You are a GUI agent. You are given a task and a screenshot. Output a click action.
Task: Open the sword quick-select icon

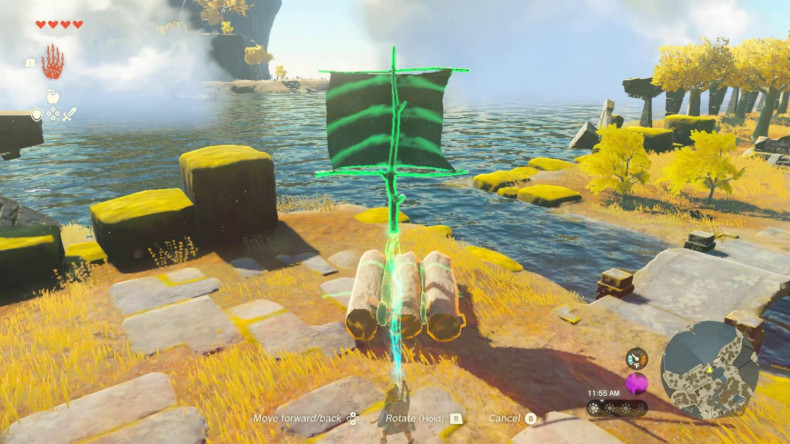pos(70,114)
